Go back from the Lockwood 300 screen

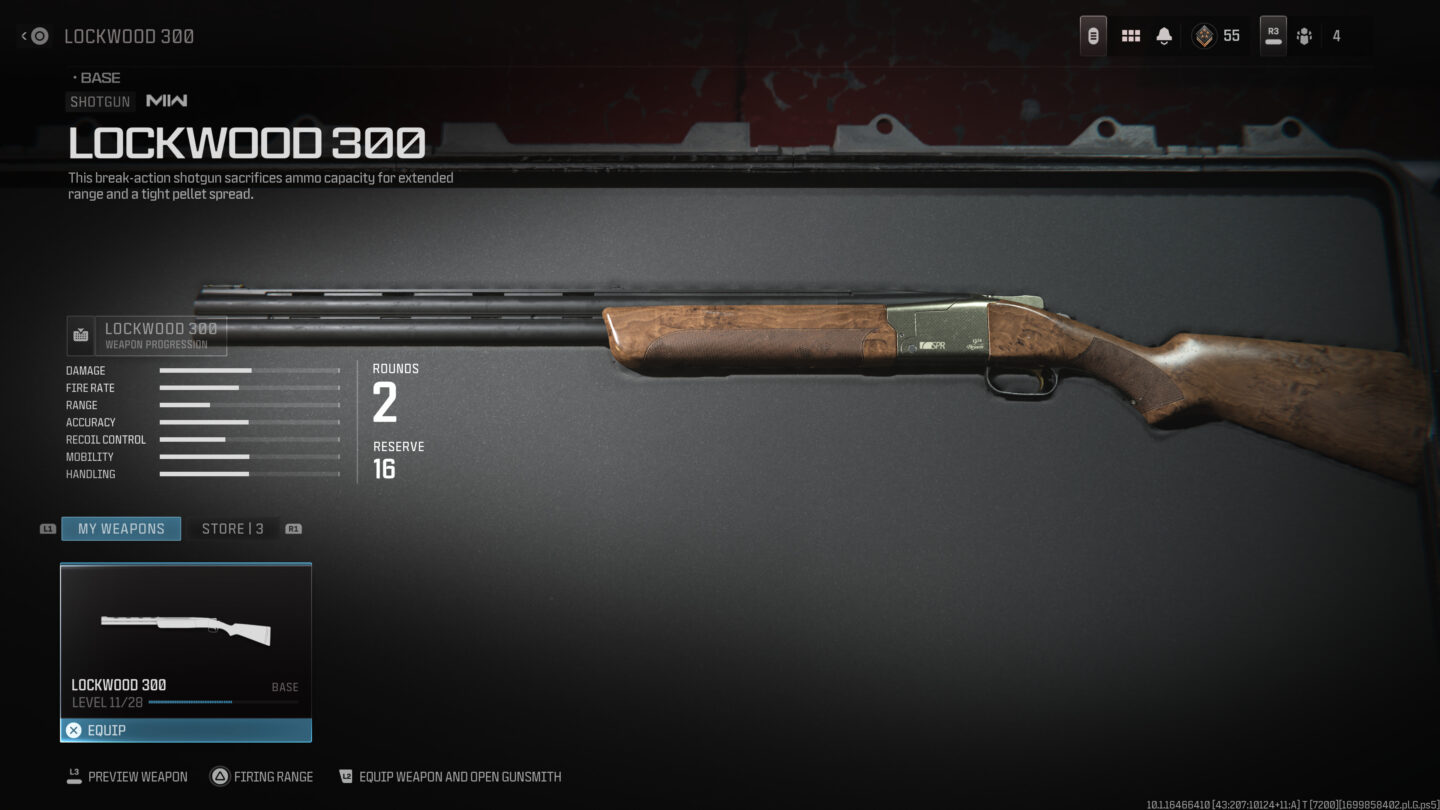pos(35,36)
